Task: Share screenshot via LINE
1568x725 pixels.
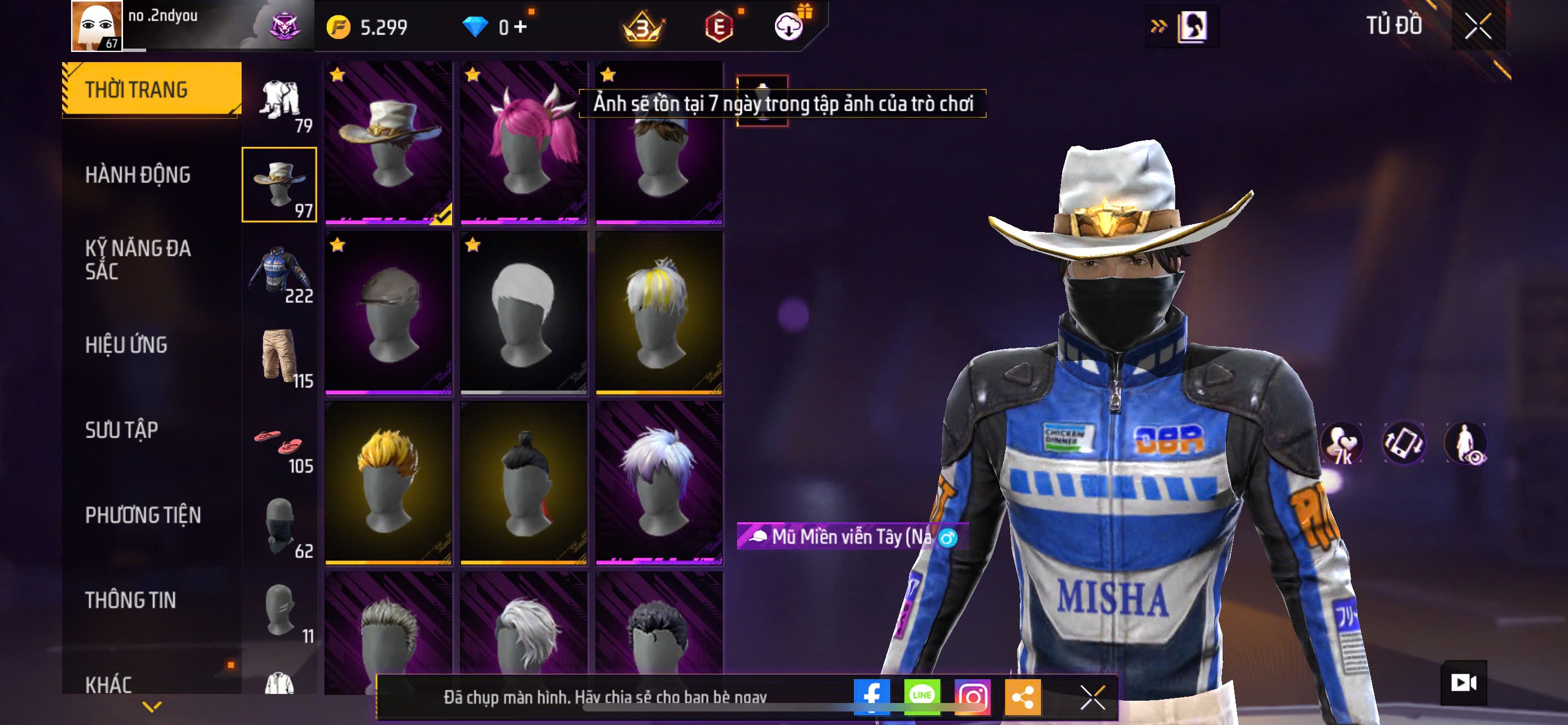Action: [922, 697]
